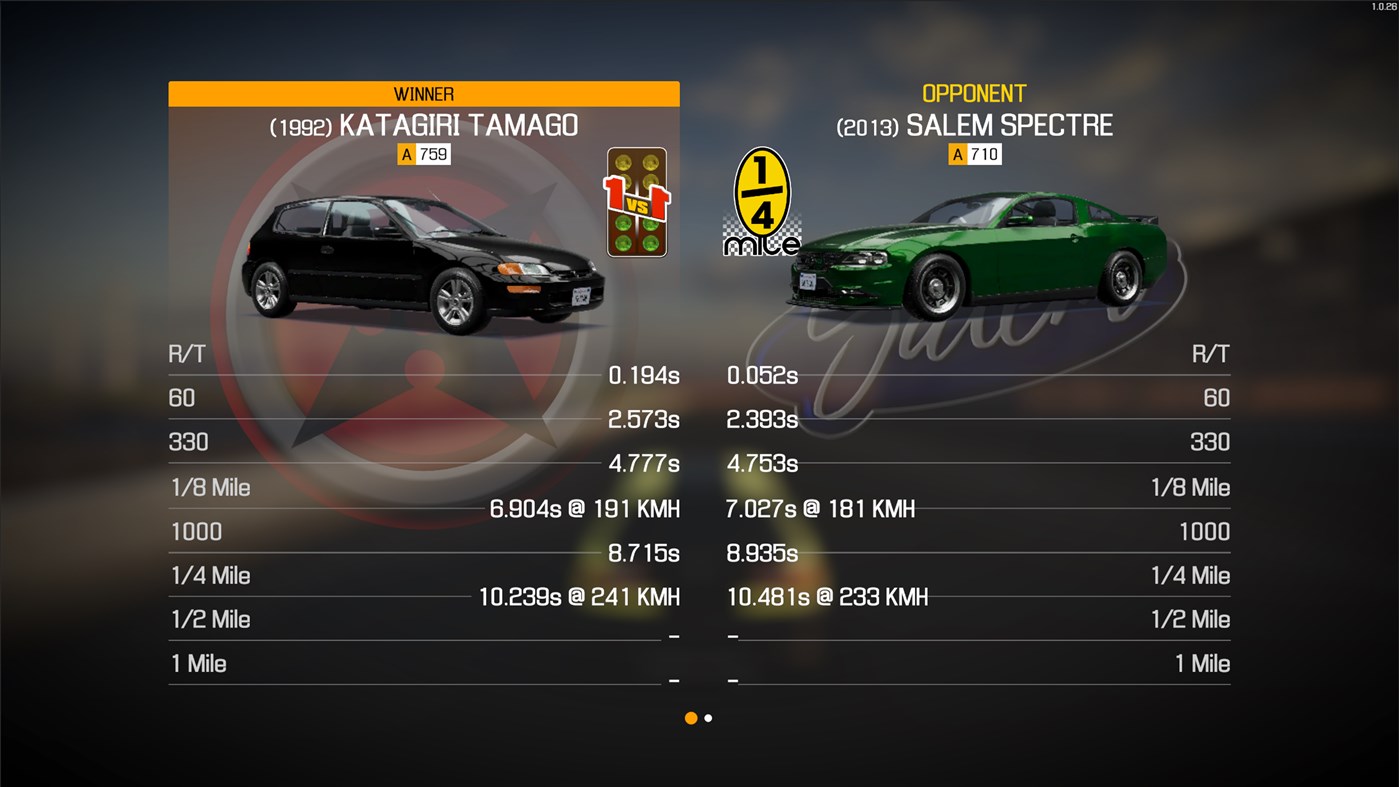The height and width of the screenshot is (787, 1399).
Task: Select the first page indicator dot
Action: [x=690, y=718]
